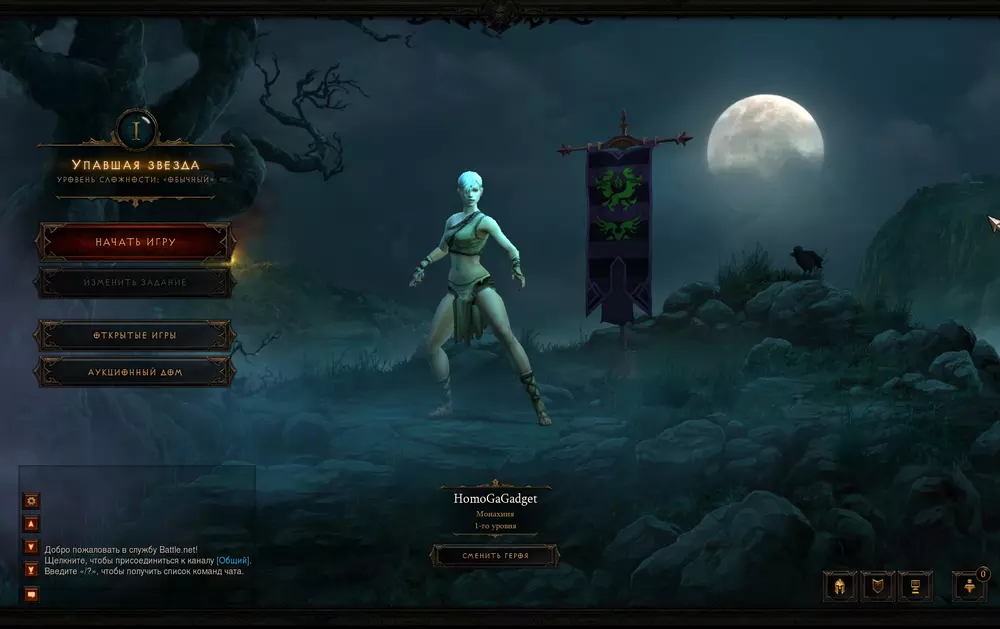This screenshot has height=629, width=1000.
Task: Click the Начать игру button
Action: point(135,242)
